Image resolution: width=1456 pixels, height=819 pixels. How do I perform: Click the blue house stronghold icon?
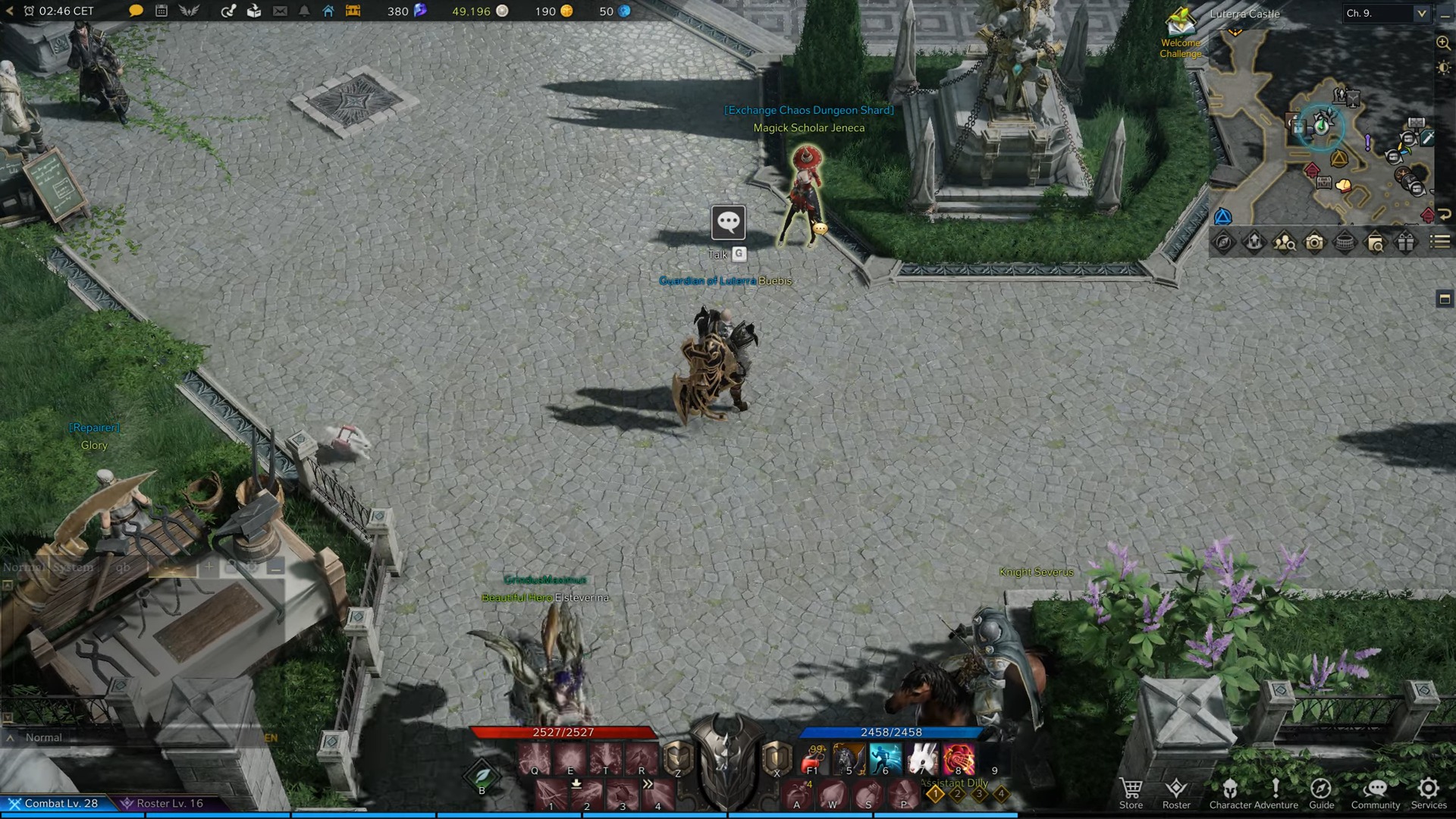click(328, 11)
